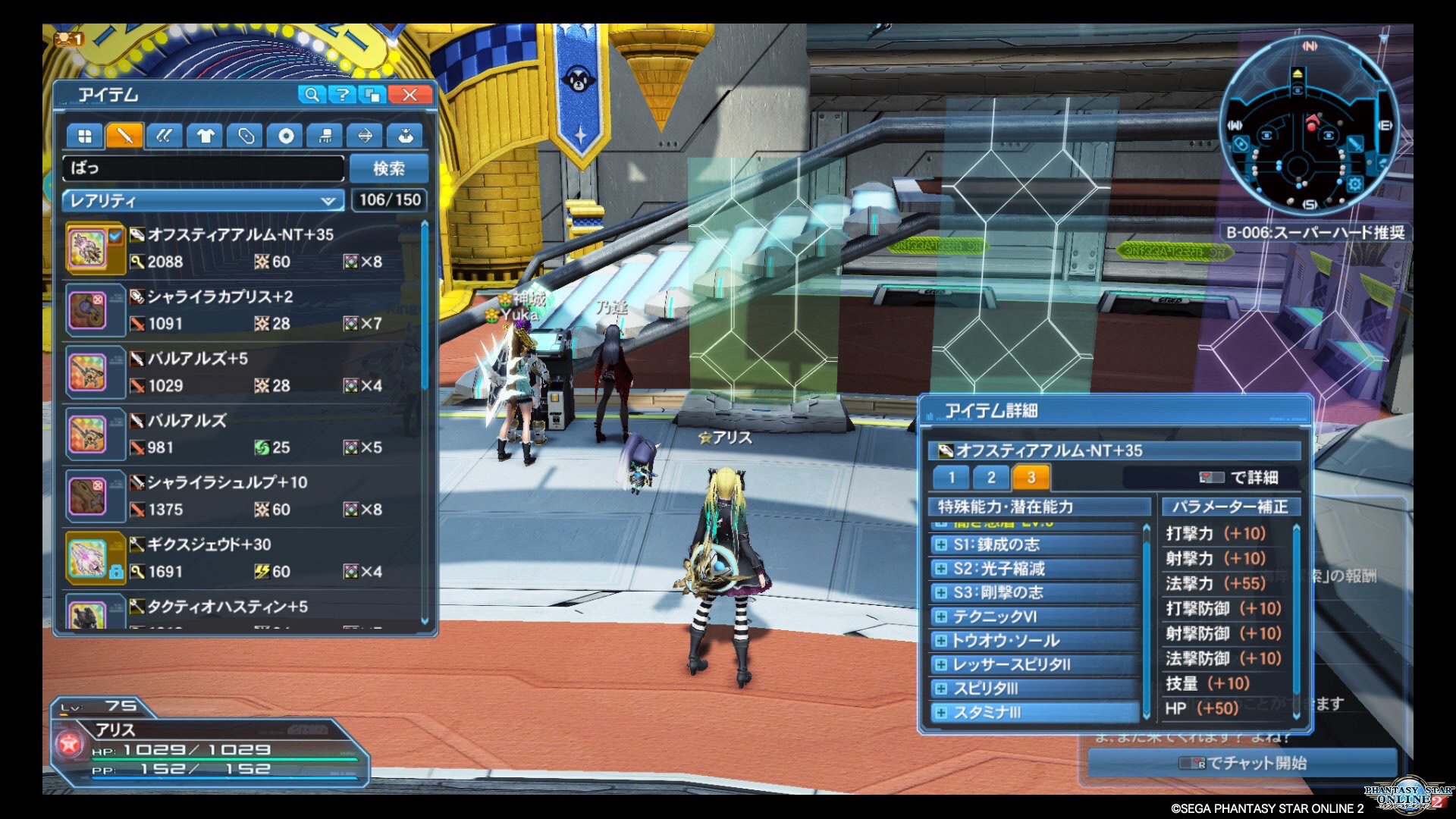
Task: Click the magnifier icon in item window header
Action: click(x=311, y=95)
